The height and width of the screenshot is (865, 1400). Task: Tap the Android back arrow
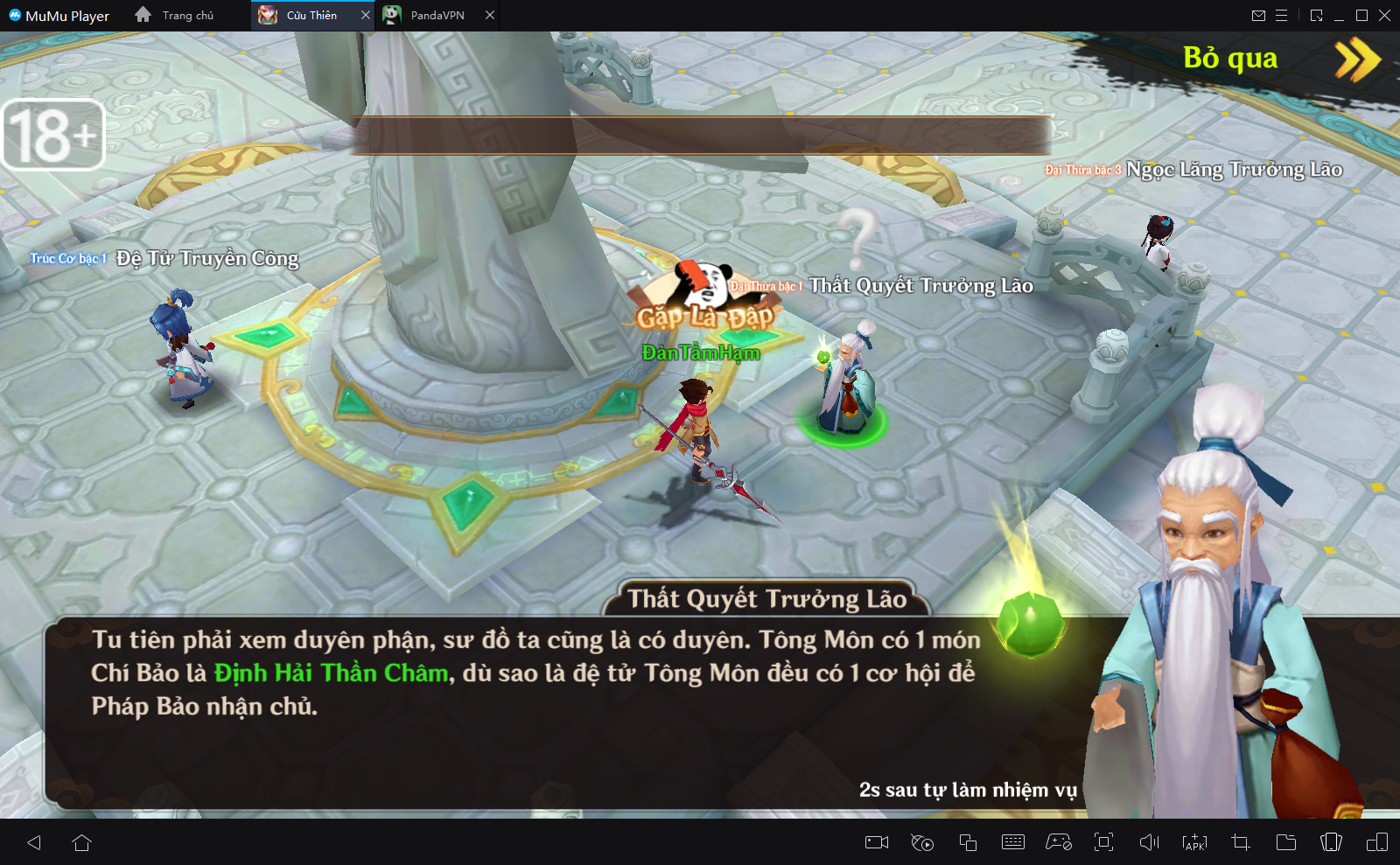click(x=35, y=842)
